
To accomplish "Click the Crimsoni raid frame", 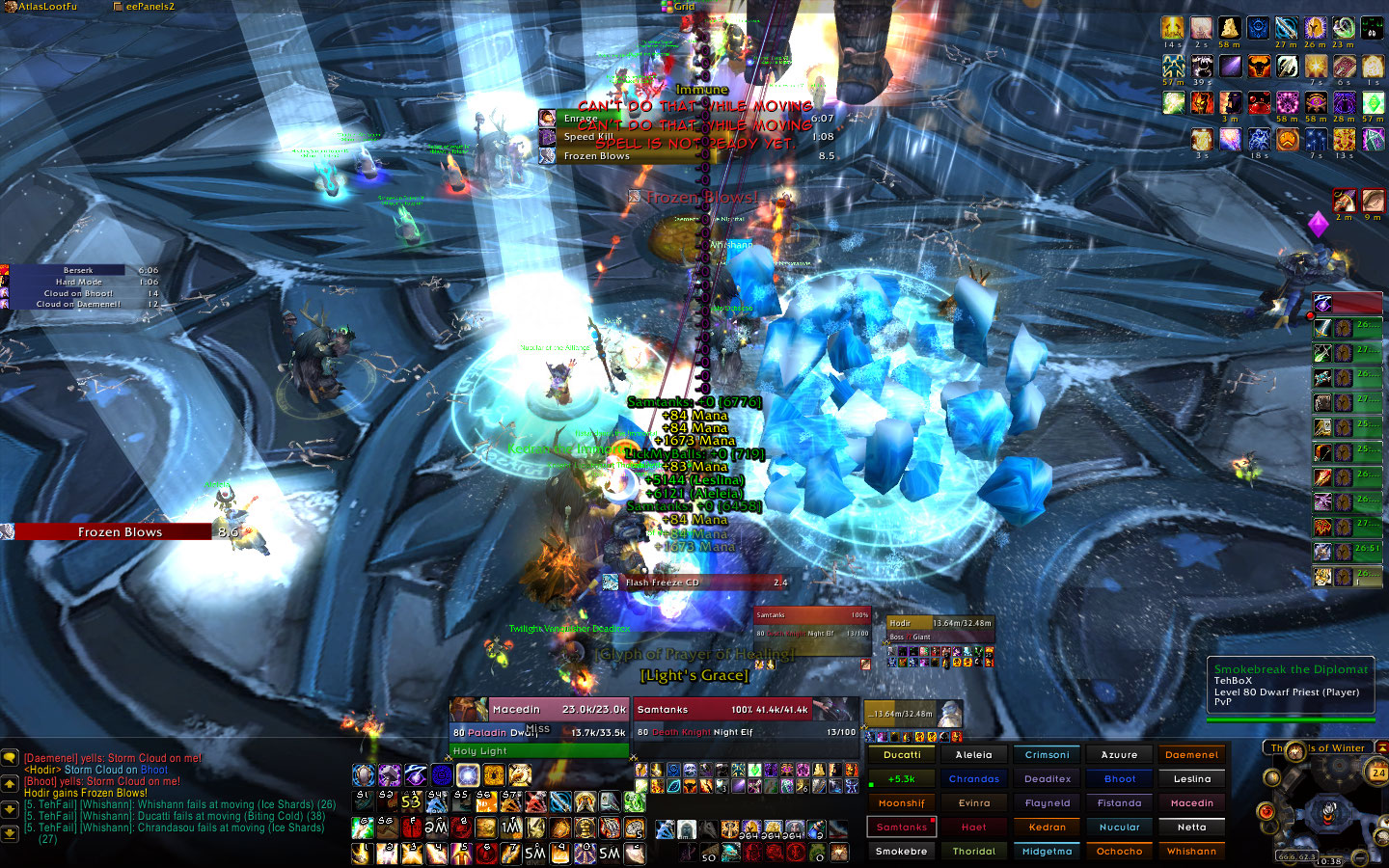I will pyautogui.click(x=1047, y=755).
